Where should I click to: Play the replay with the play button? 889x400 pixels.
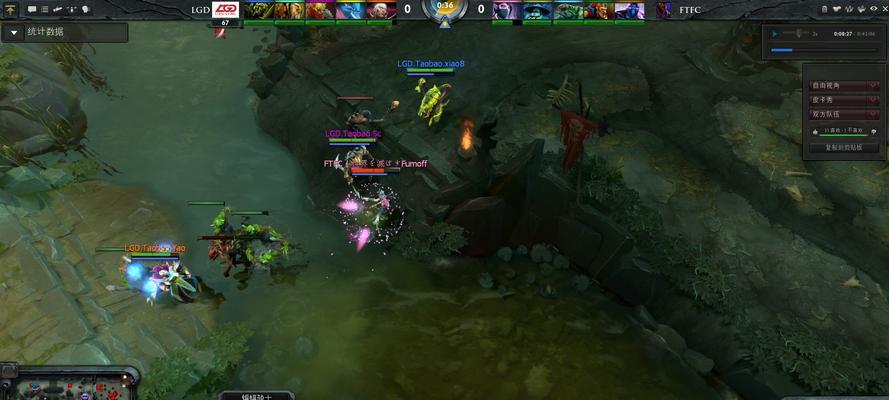[x=774, y=33]
